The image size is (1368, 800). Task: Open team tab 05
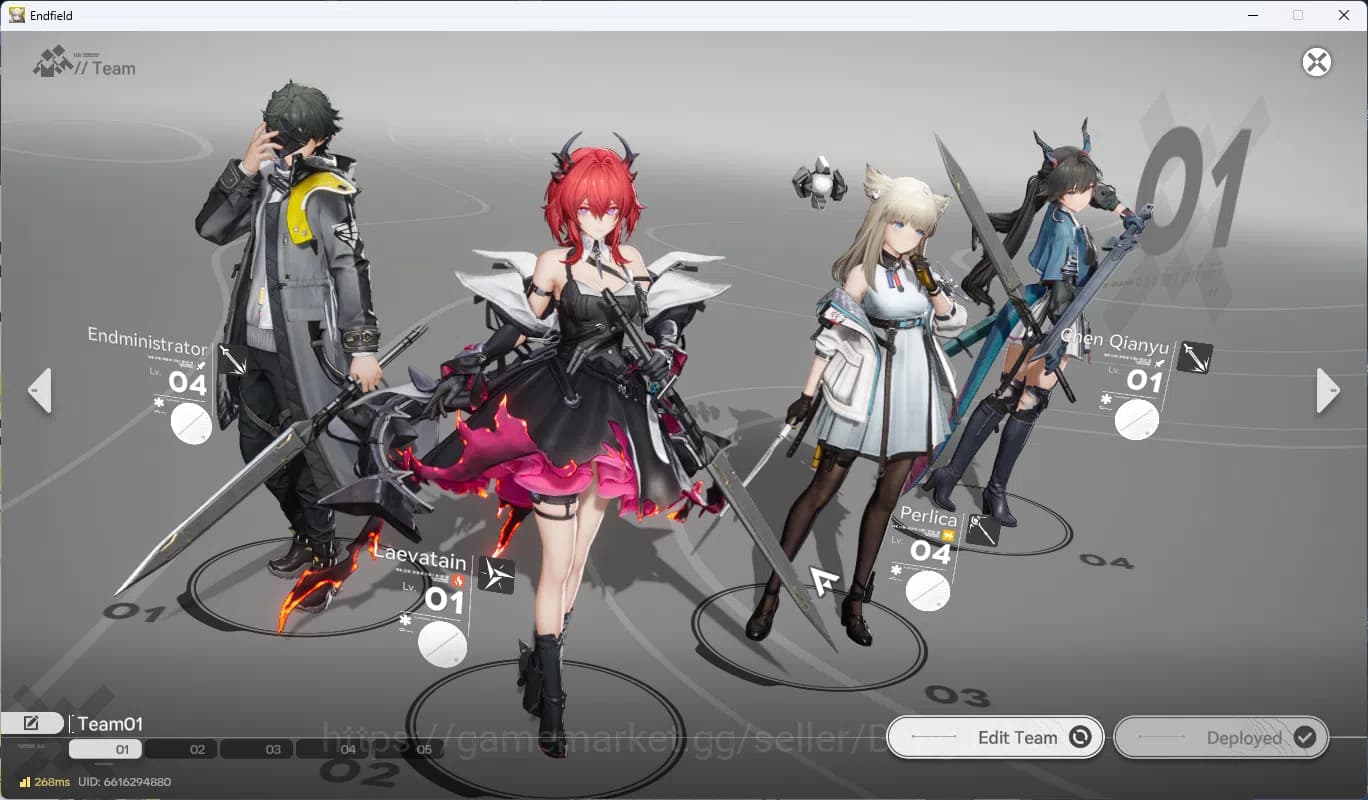[424, 748]
